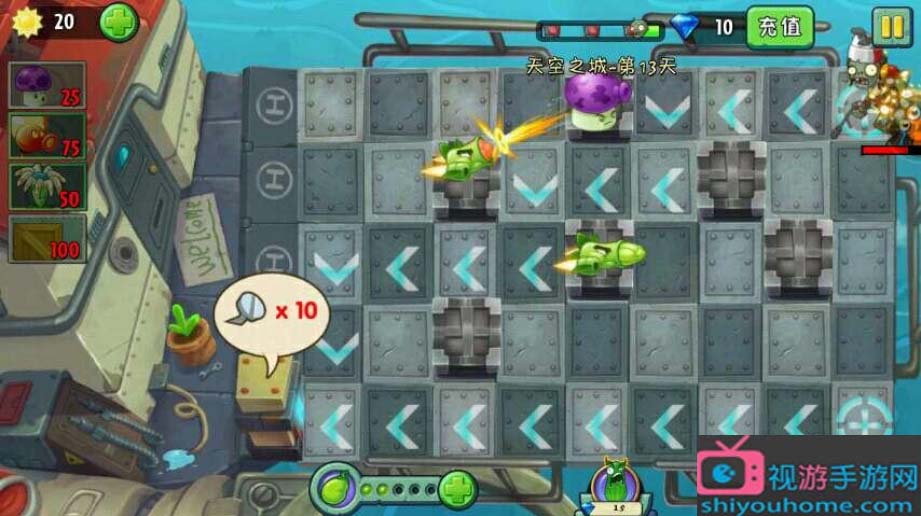Select the wooden crate seed packet costing 100

pos(47,239)
